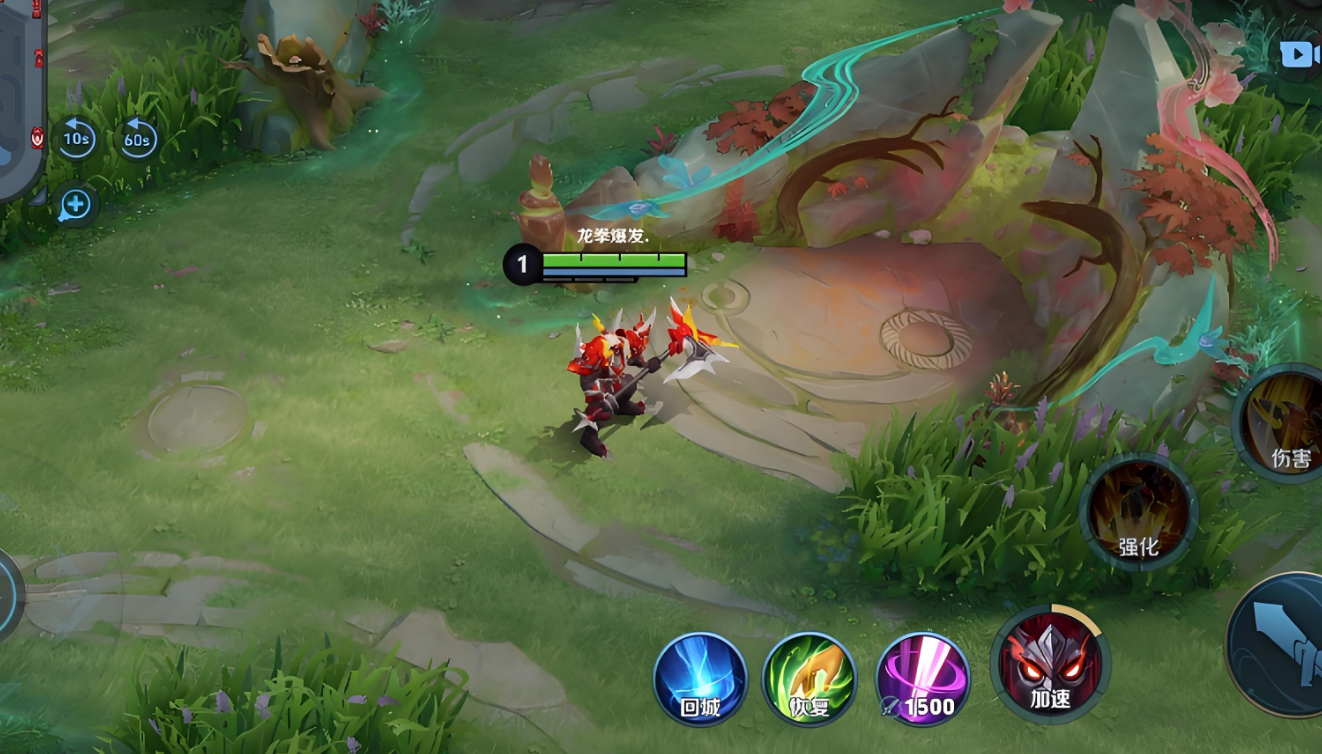Toggle the video camera icon
1322x754 pixels.
[1299, 54]
